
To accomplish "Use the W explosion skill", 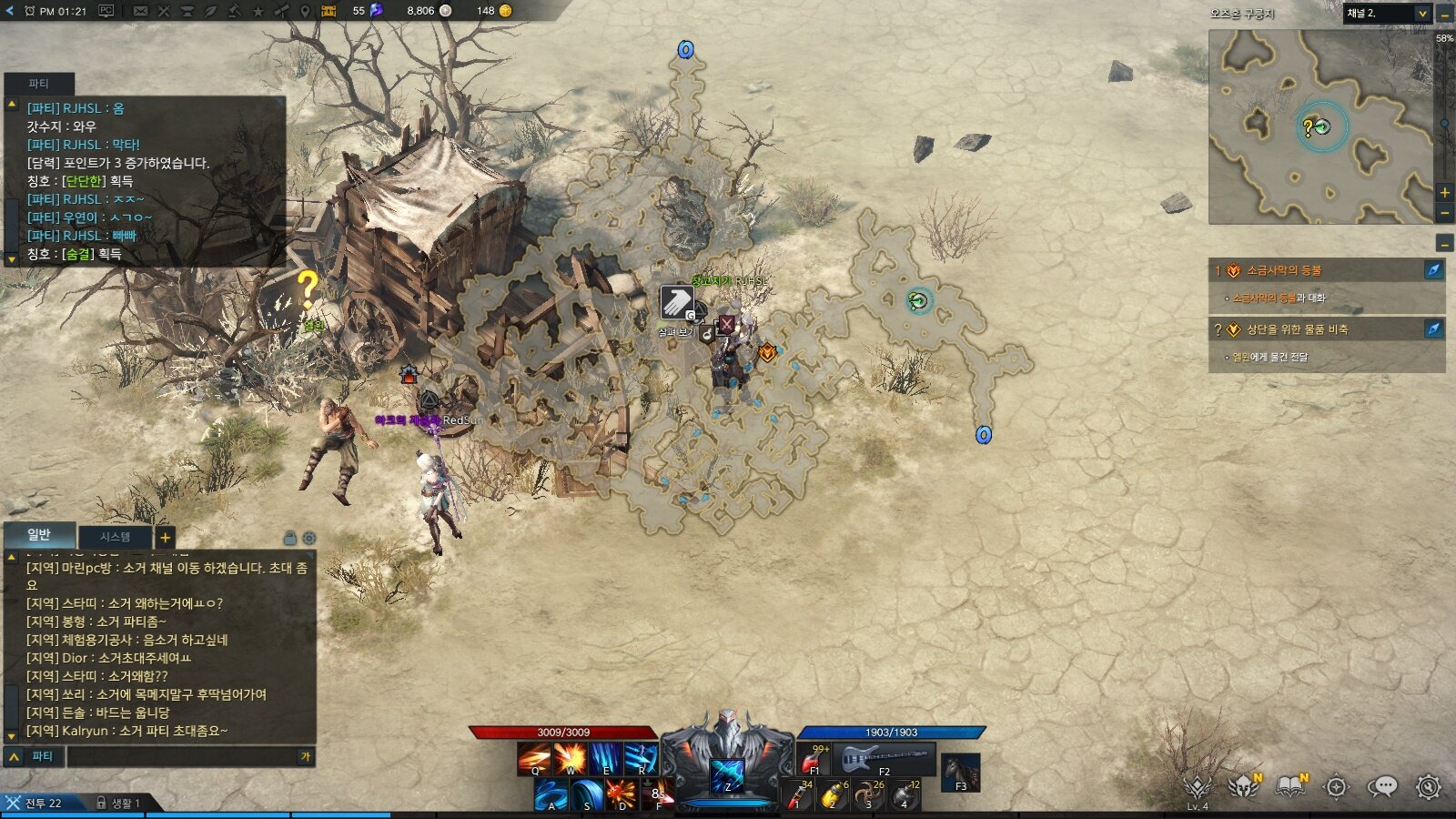I will (x=571, y=758).
